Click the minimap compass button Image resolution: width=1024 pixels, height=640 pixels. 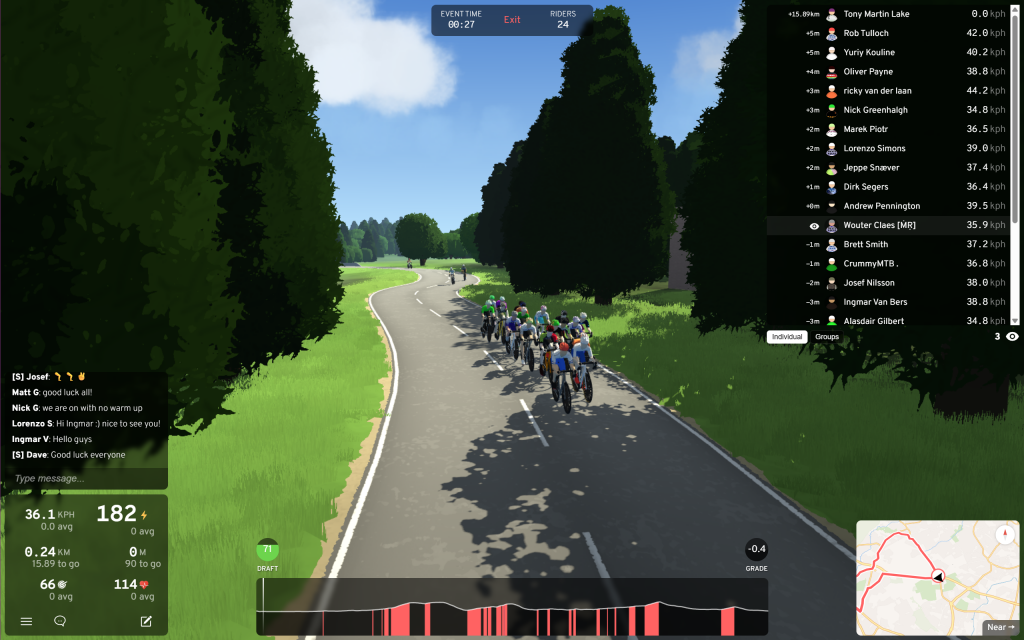[x=1004, y=534]
